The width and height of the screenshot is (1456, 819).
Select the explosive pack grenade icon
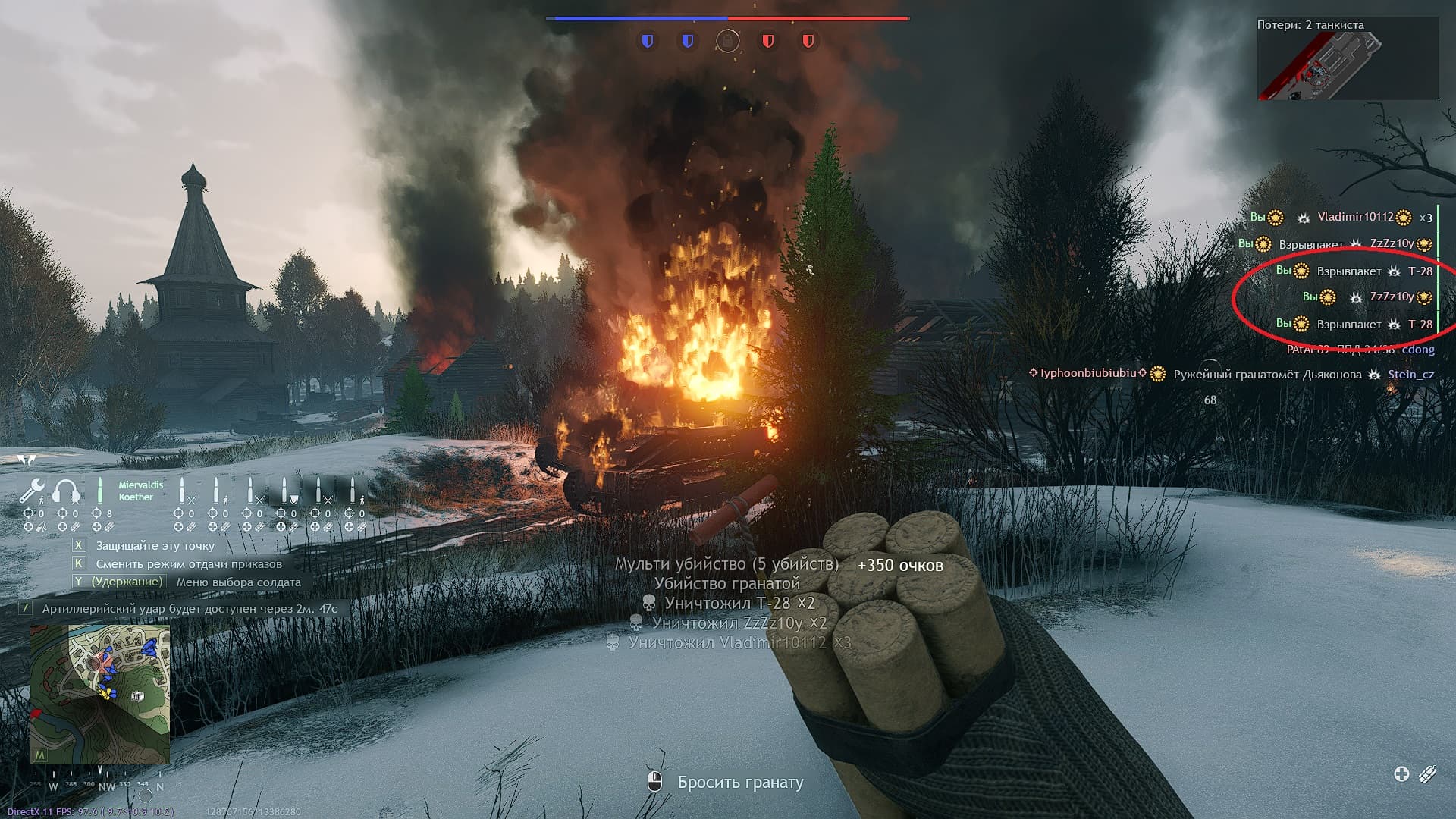(1427, 773)
